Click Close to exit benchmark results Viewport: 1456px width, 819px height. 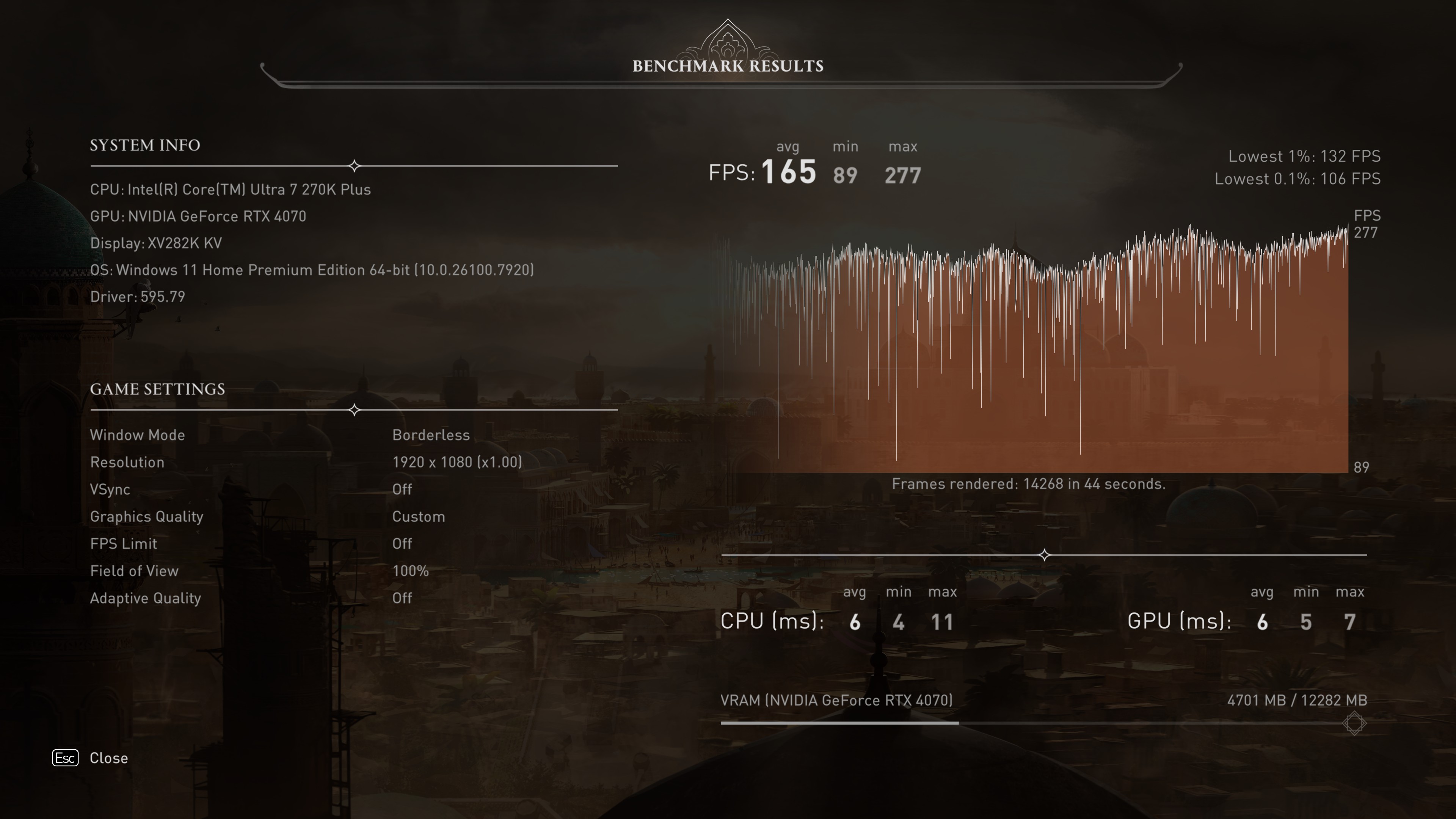pos(108,758)
